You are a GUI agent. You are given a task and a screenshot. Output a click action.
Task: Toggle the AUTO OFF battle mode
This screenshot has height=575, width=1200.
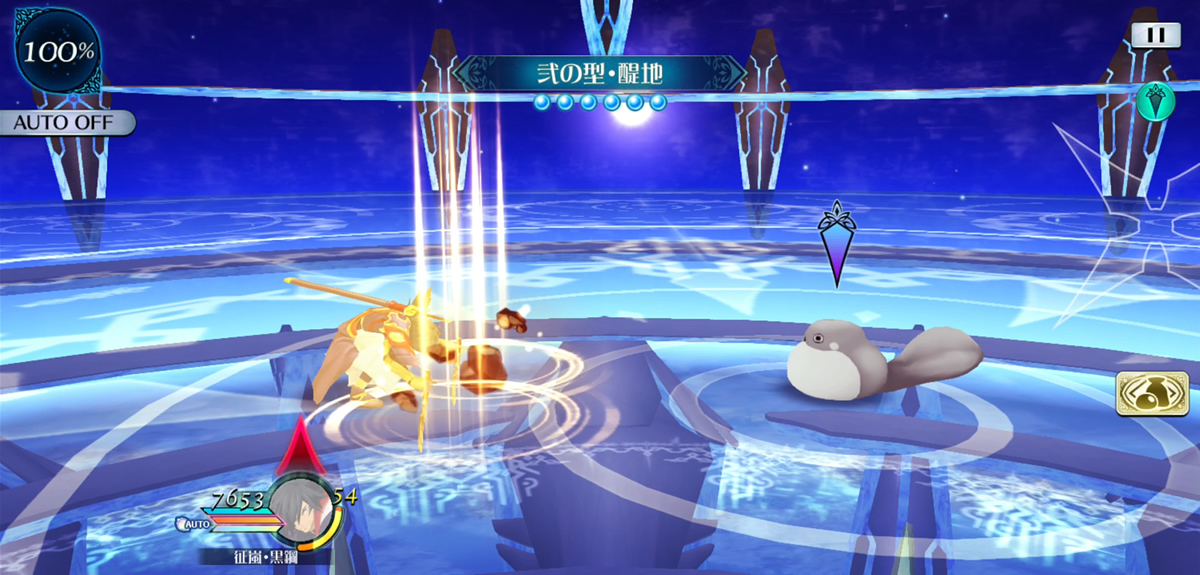click(67, 123)
